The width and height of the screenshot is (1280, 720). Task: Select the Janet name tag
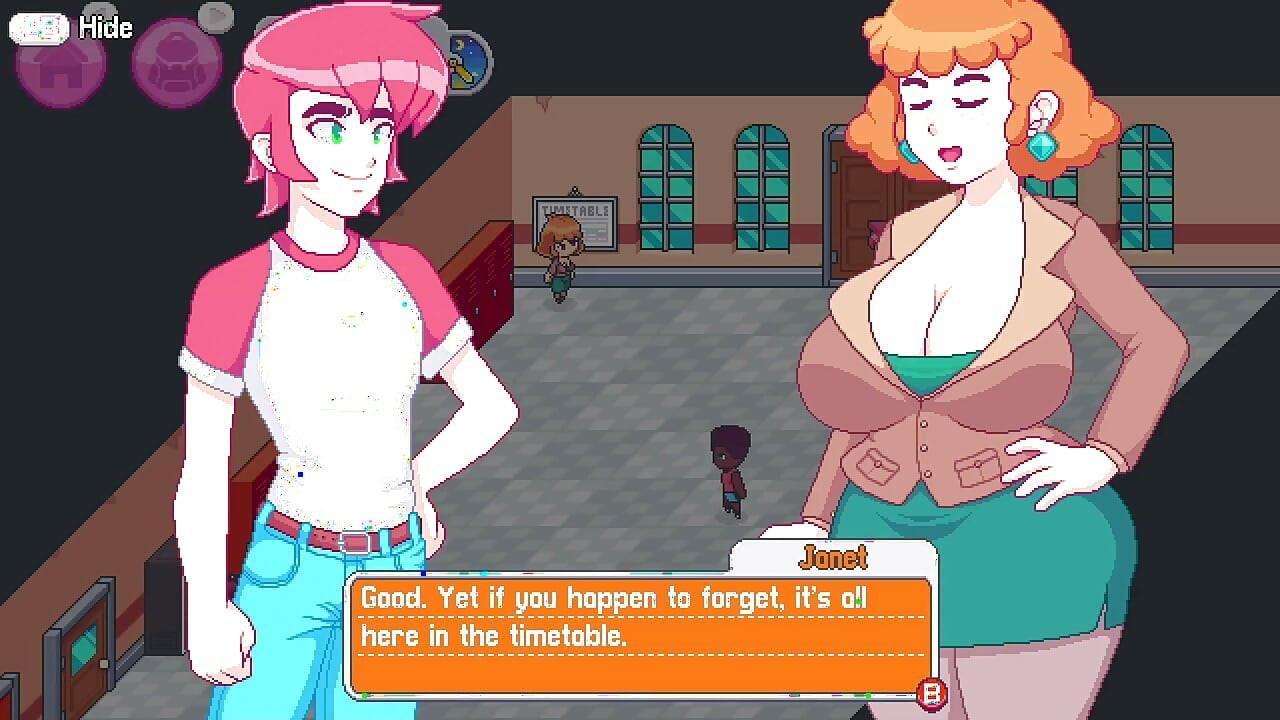click(x=836, y=557)
